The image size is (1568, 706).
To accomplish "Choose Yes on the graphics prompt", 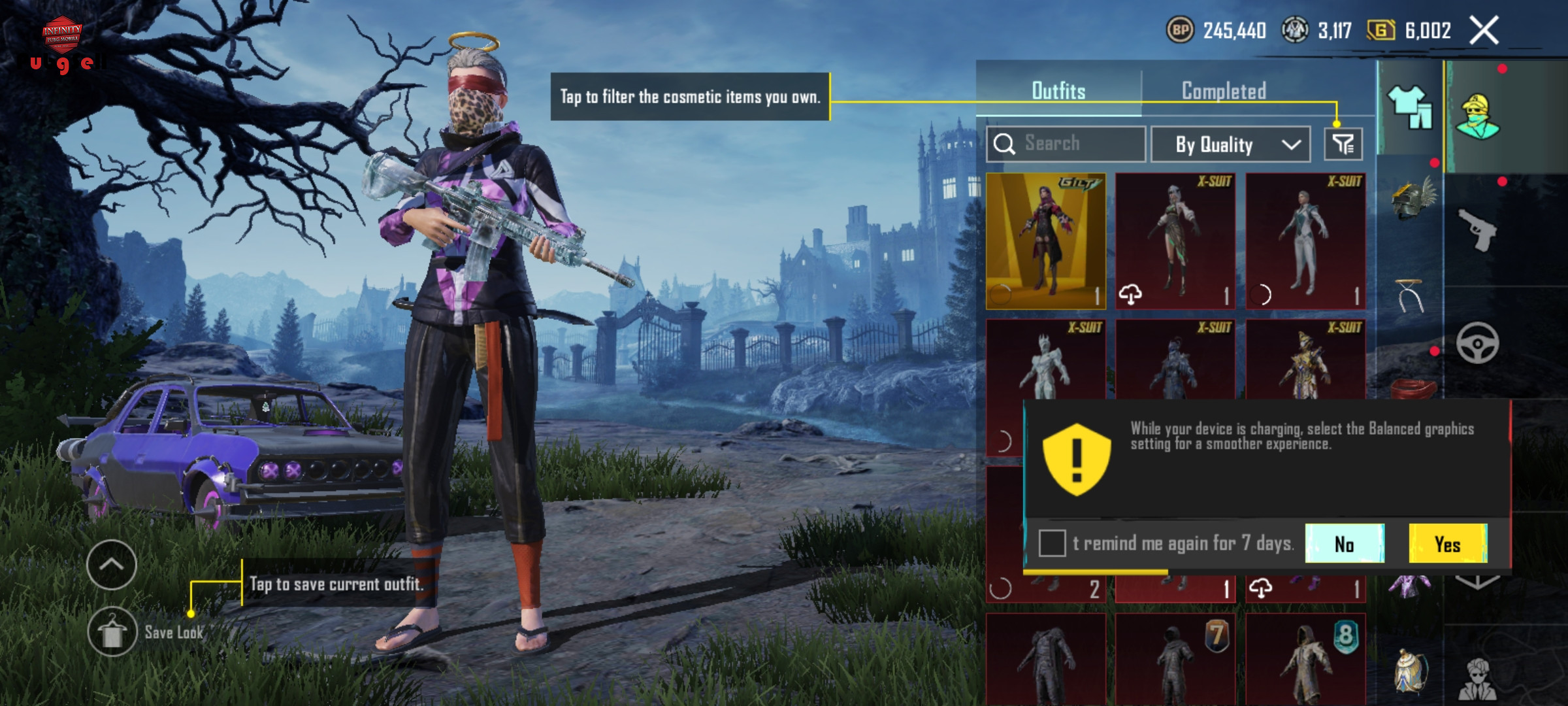I will pos(1448,544).
